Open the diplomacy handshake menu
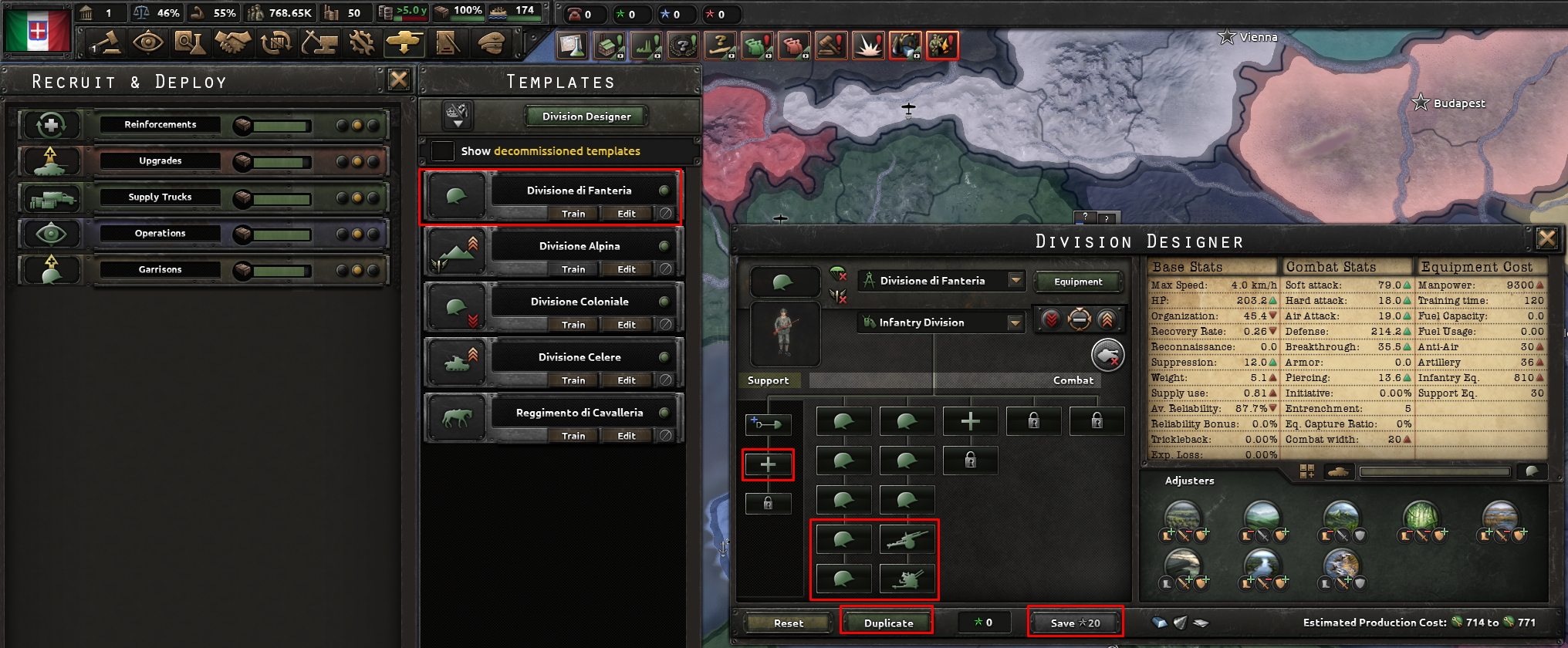Screen dimensions: 1568x648 (233, 43)
